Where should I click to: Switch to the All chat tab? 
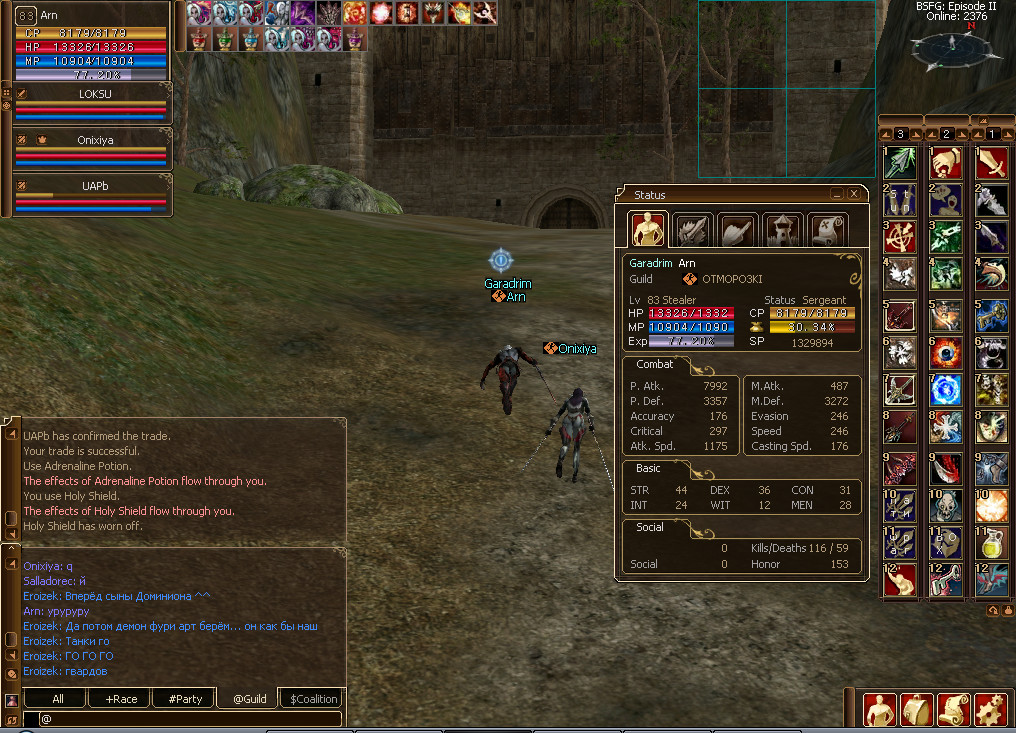pyautogui.click(x=57, y=699)
